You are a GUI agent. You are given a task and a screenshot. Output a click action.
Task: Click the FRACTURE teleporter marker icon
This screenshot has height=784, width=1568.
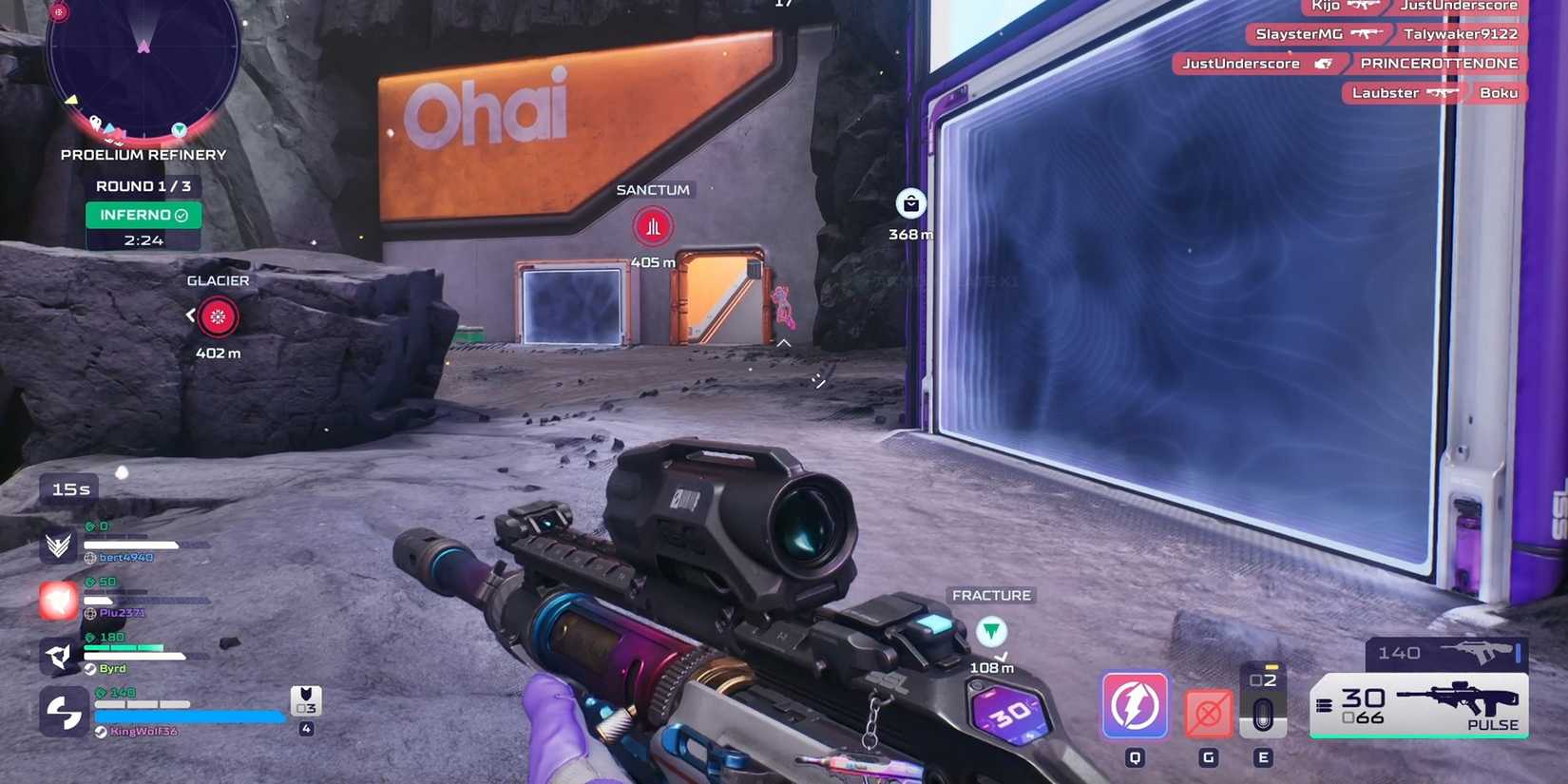990,632
